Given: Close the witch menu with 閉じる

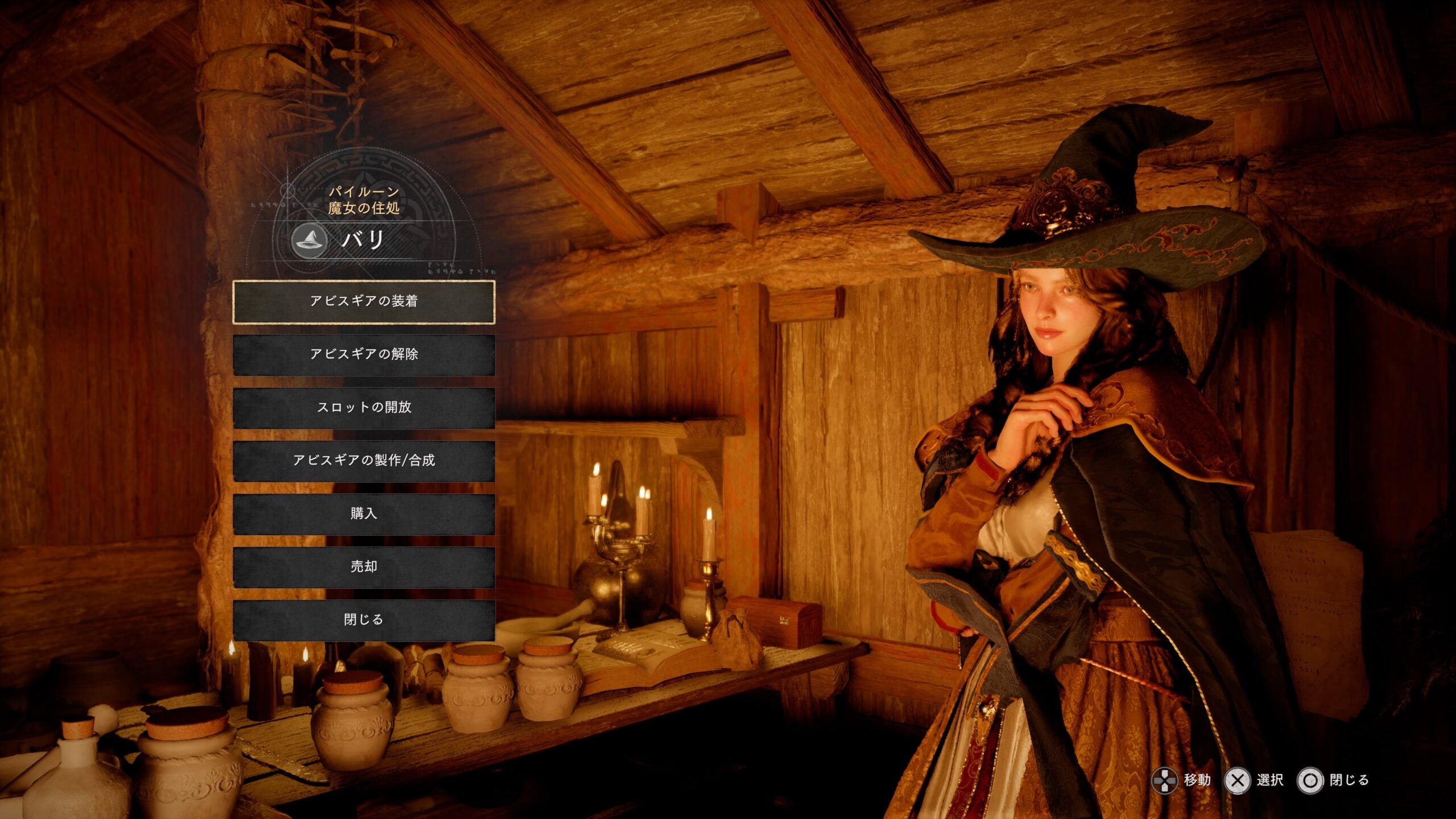Looking at the screenshot, I should (363, 620).
